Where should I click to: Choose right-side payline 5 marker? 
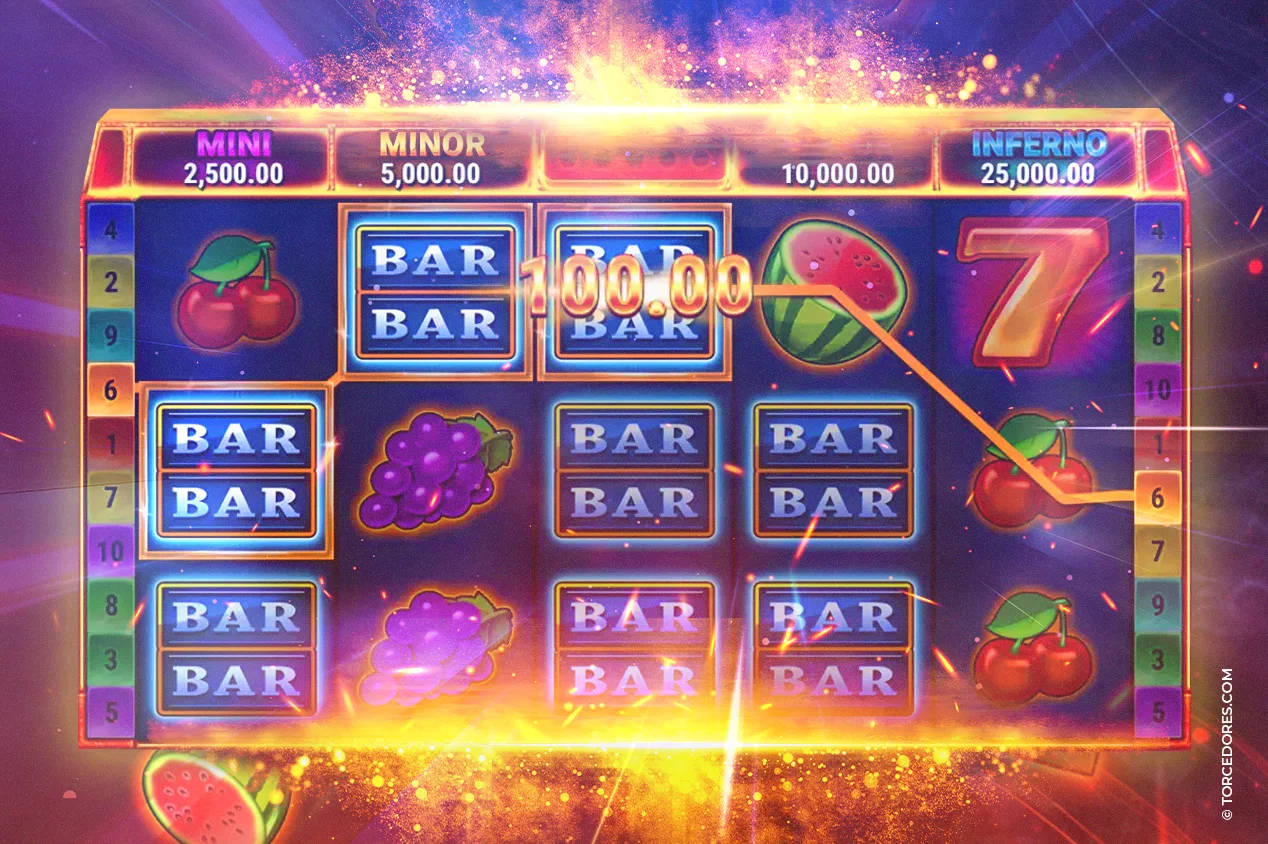point(1157,712)
